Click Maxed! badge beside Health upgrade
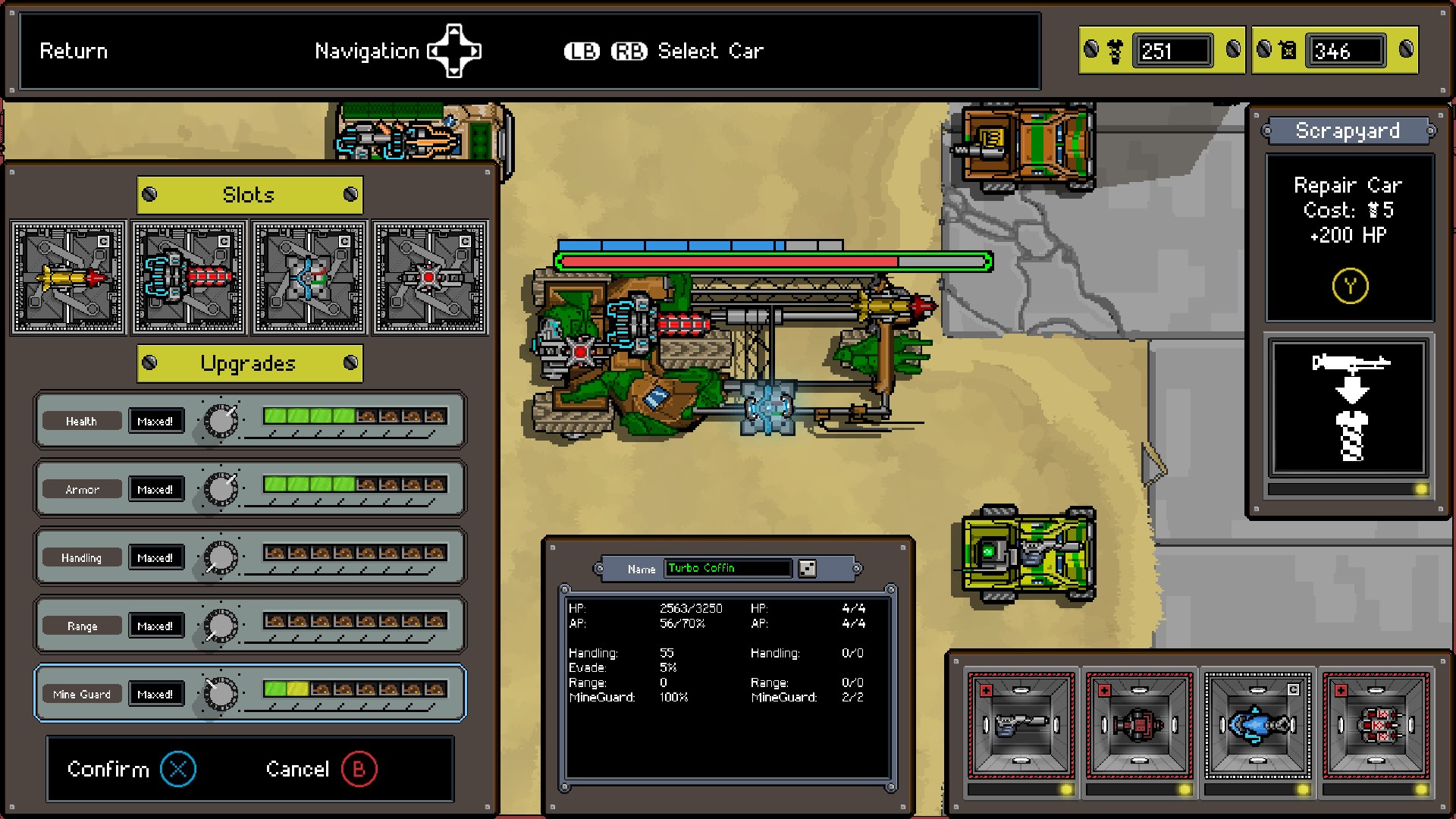1456x819 pixels. point(155,421)
